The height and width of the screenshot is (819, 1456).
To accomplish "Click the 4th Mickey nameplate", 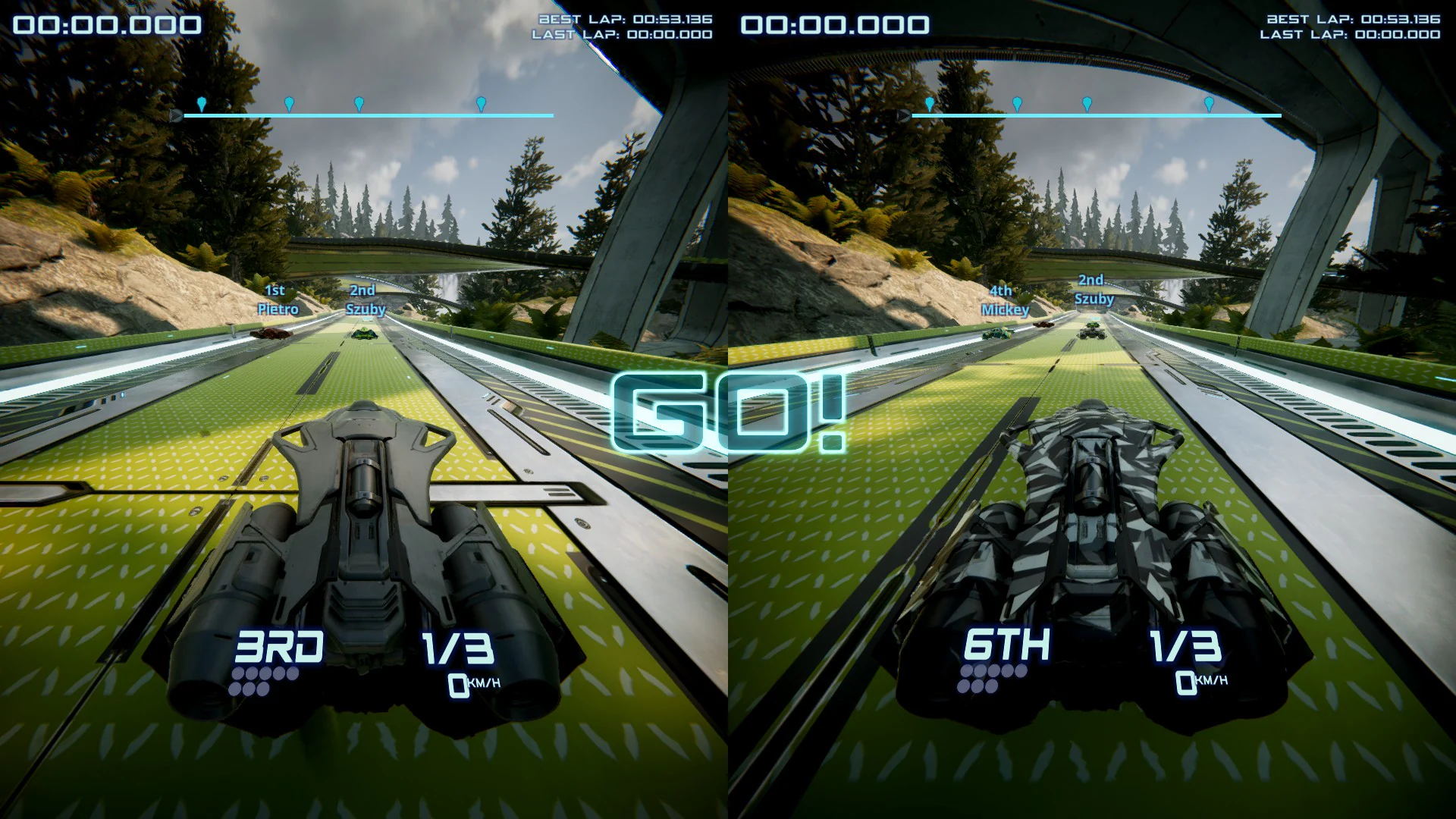I will (x=1005, y=300).
